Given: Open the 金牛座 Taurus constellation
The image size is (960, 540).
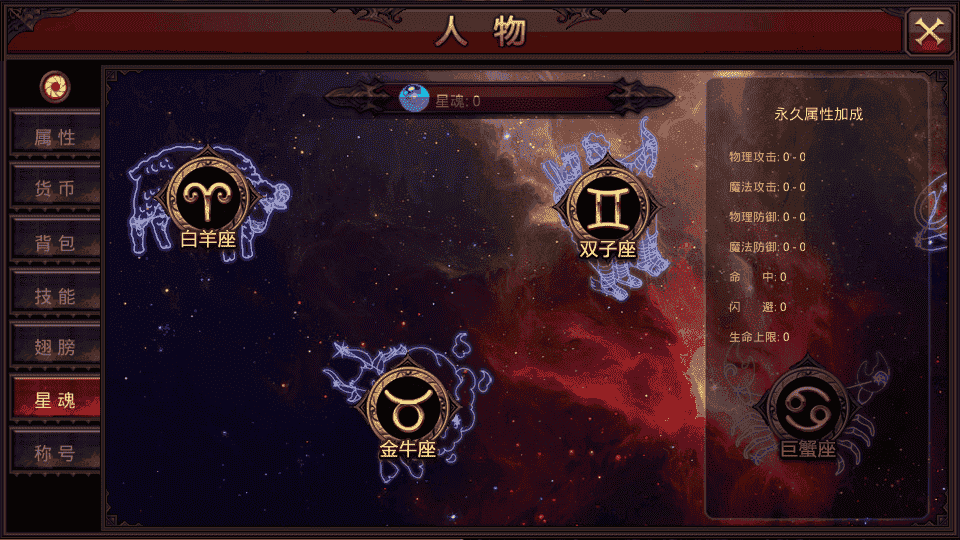Looking at the screenshot, I should coord(407,409).
